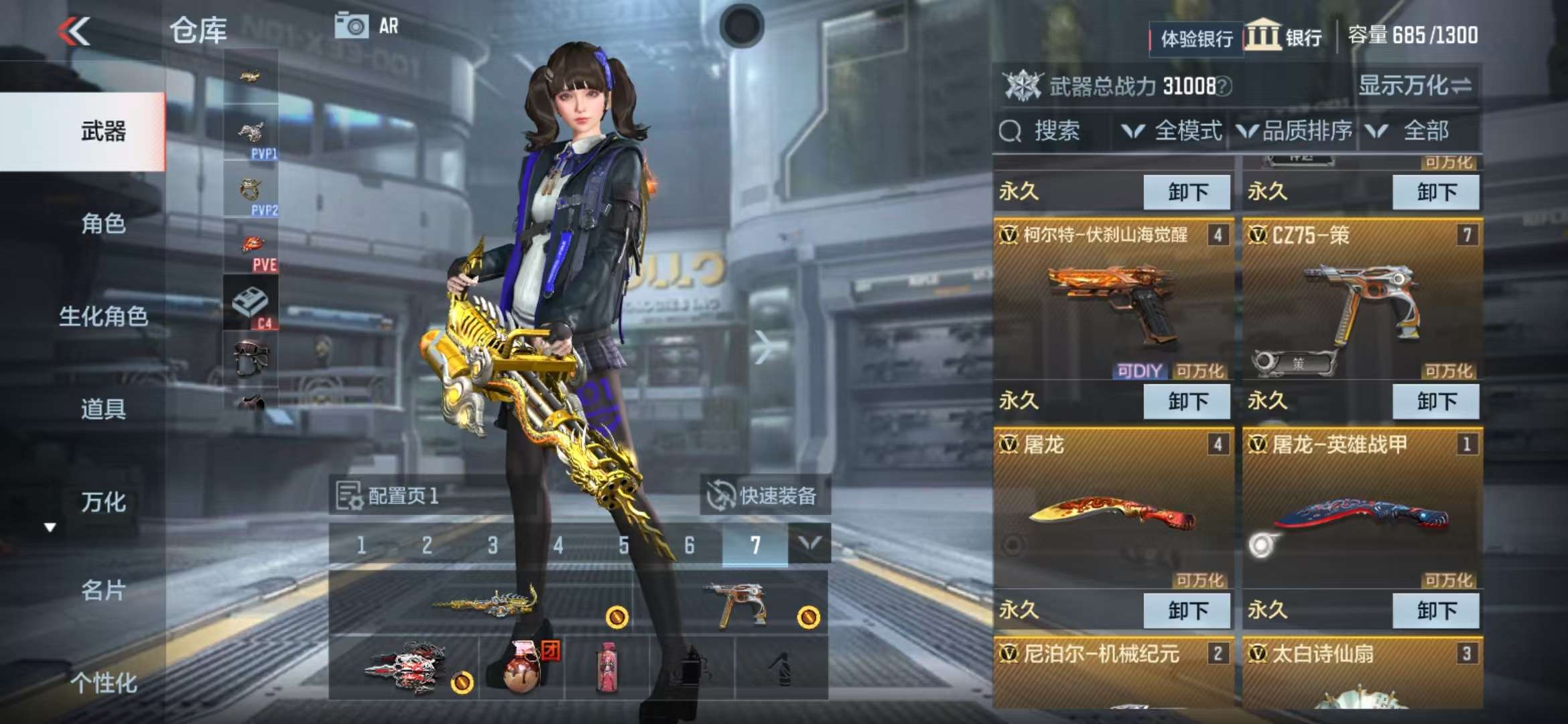Open the 道具 items category
The height and width of the screenshot is (724, 1568).
tap(103, 409)
